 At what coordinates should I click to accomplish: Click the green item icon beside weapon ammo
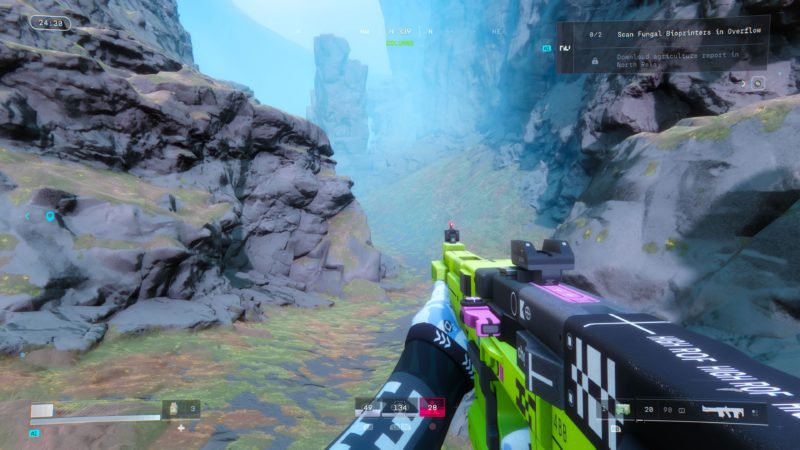[x=622, y=409]
